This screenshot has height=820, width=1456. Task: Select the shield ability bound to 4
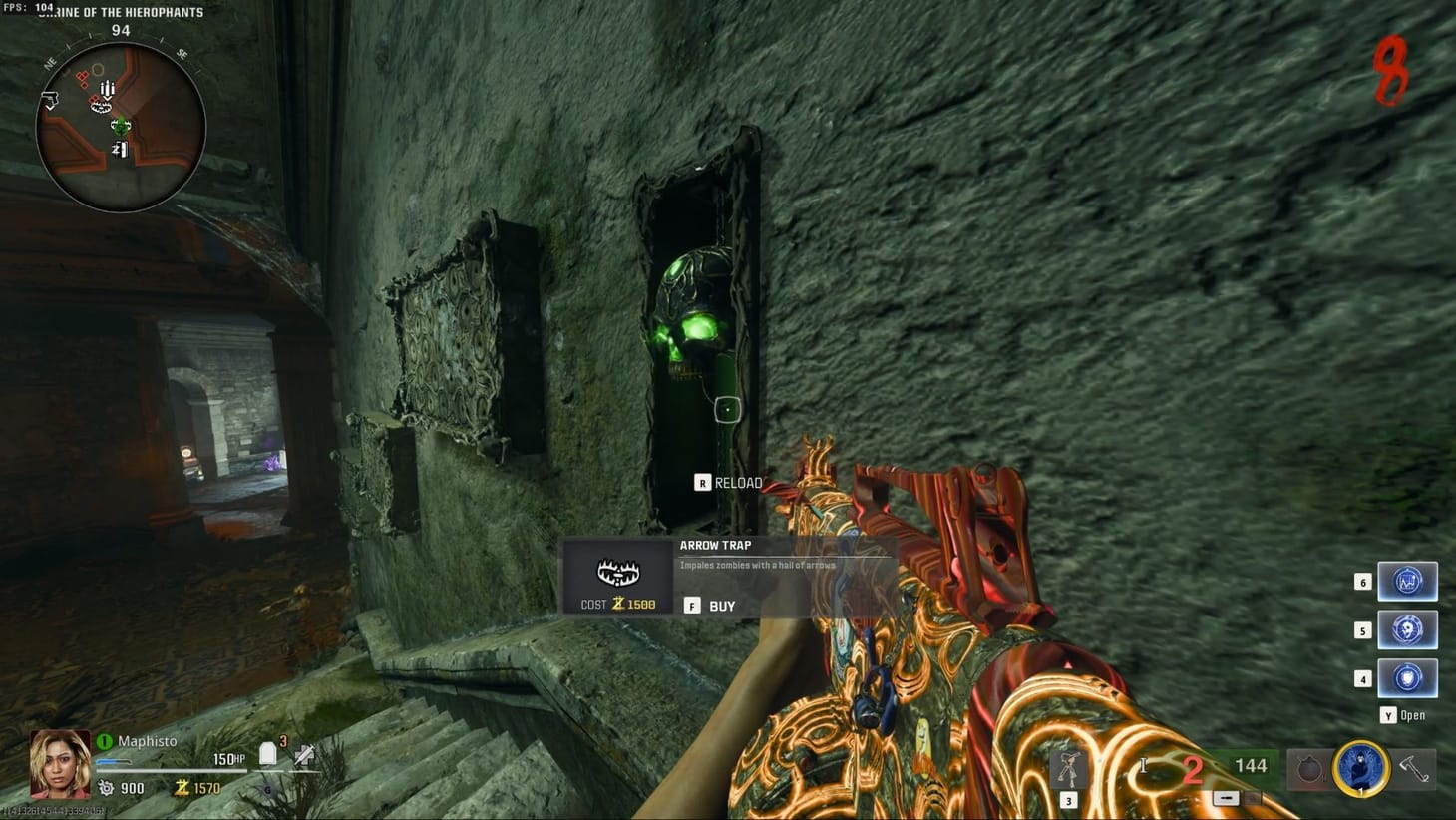[x=1407, y=677]
